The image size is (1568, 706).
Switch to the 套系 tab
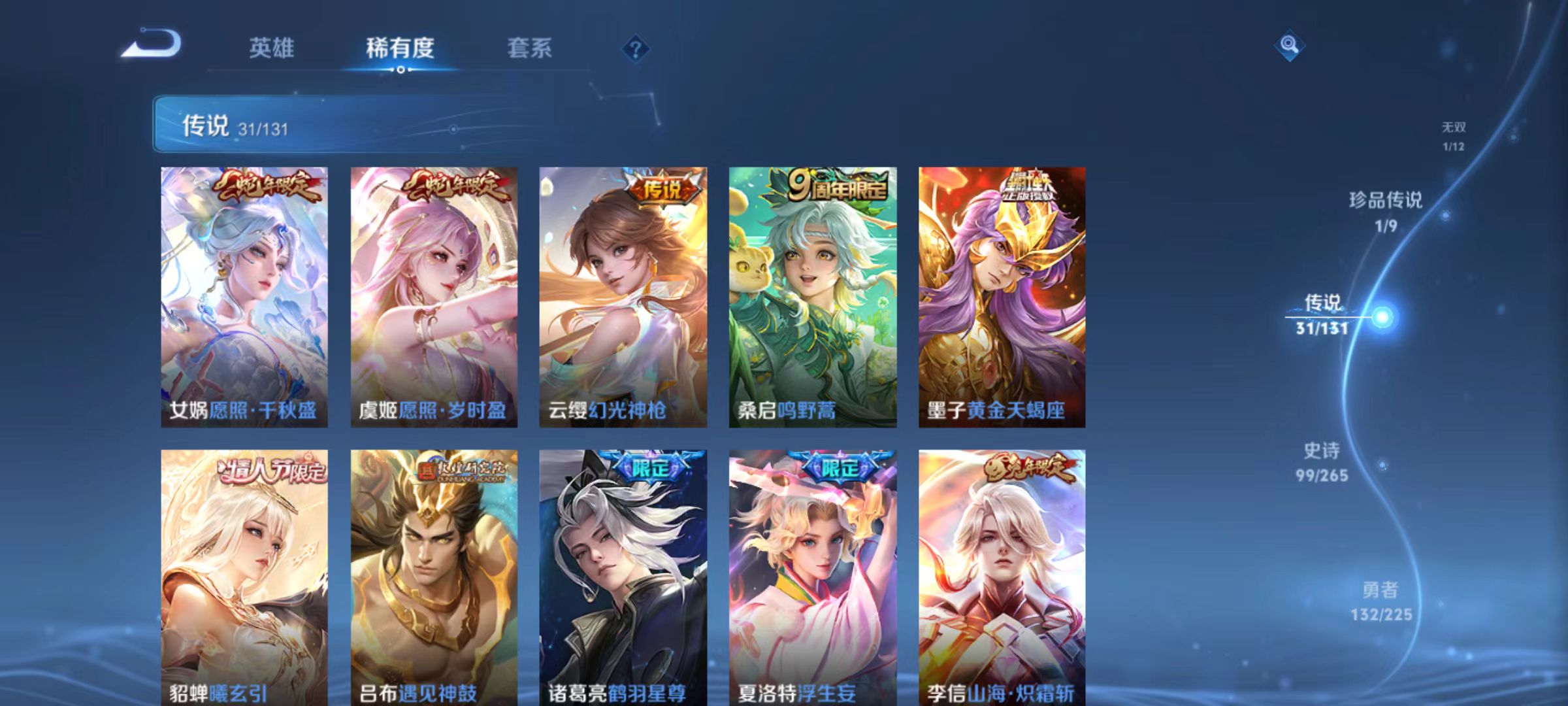[531, 47]
